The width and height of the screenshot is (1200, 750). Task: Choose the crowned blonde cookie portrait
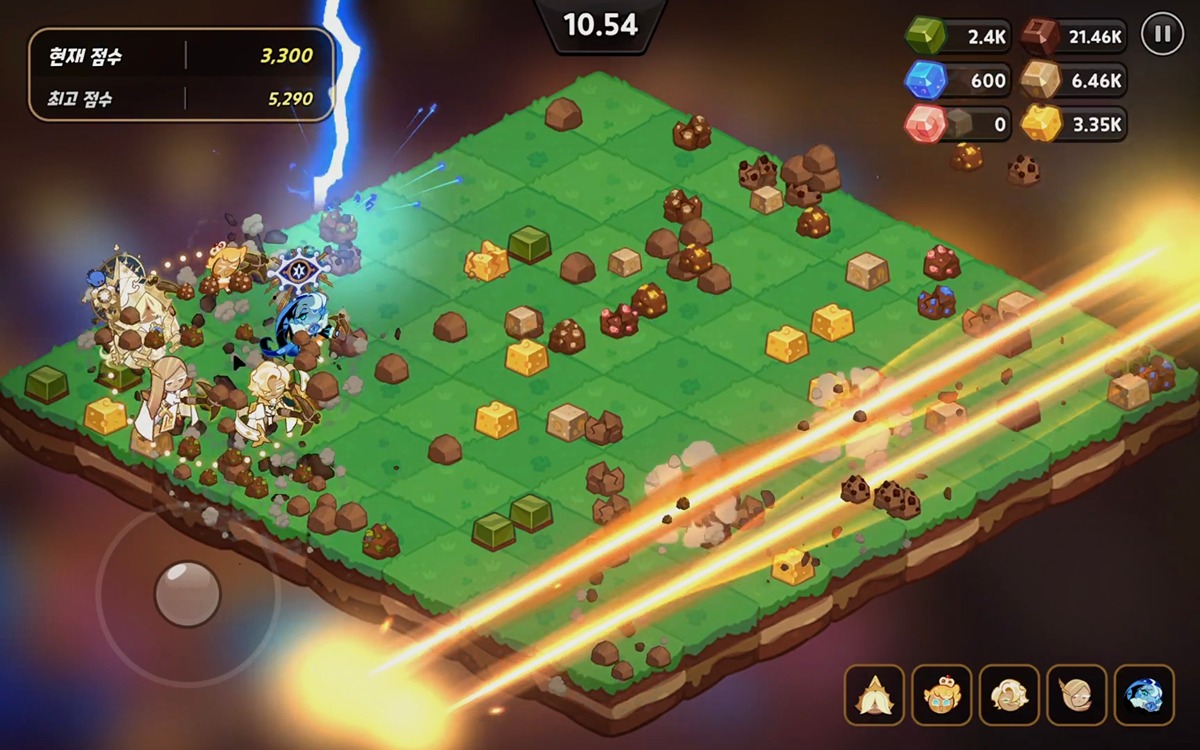(x=941, y=695)
